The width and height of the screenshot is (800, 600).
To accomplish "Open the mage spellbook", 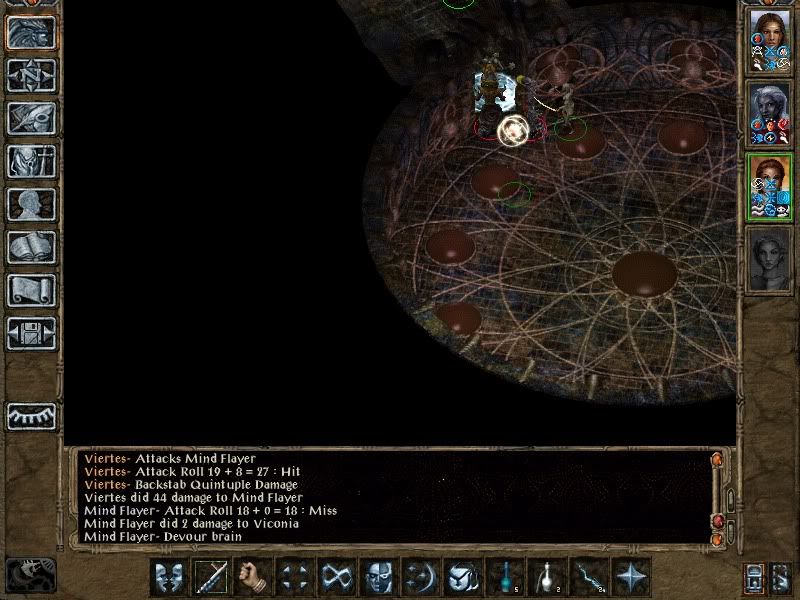I will pyautogui.click(x=31, y=247).
